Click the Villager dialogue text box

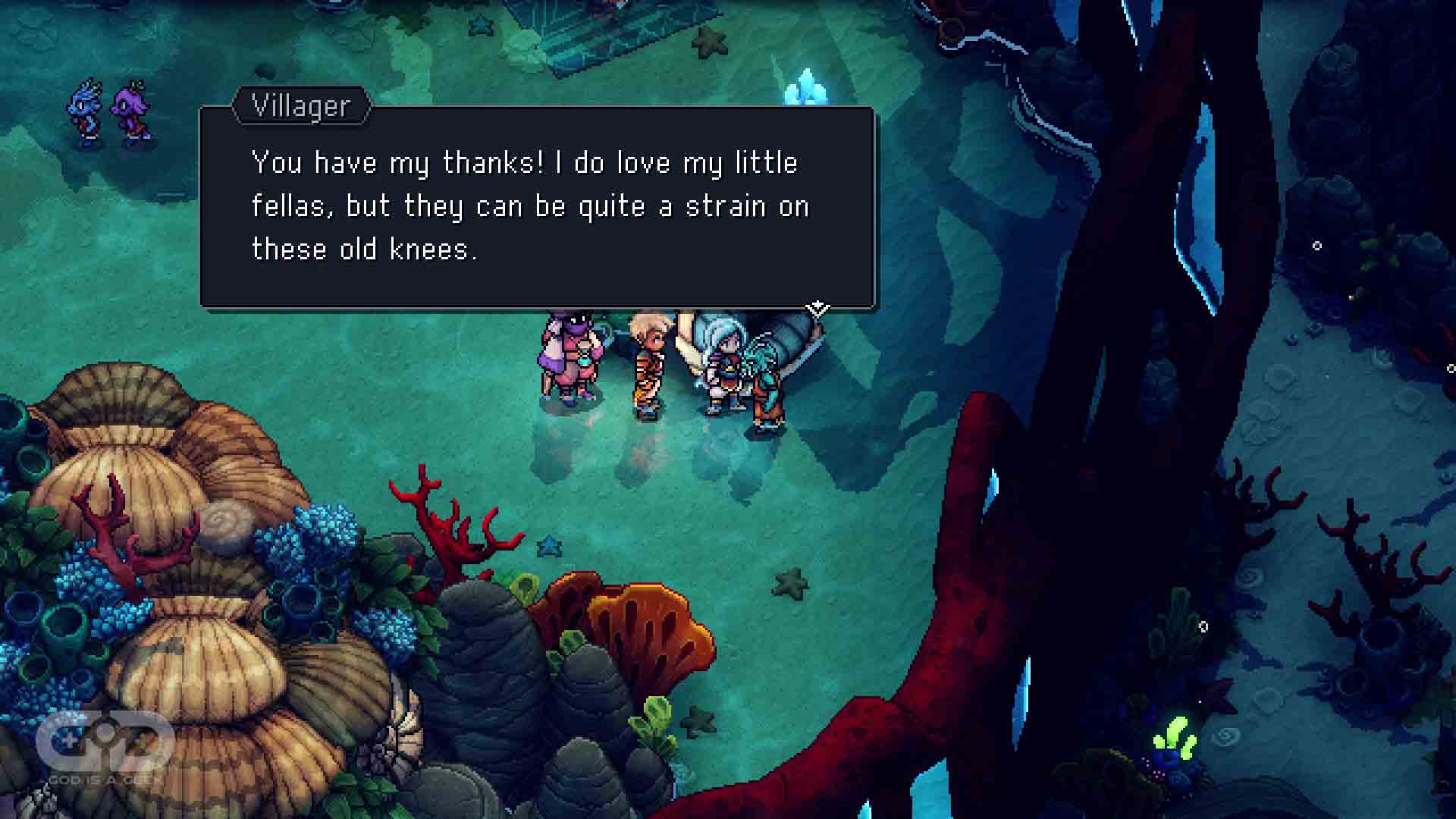click(x=537, y=207)
